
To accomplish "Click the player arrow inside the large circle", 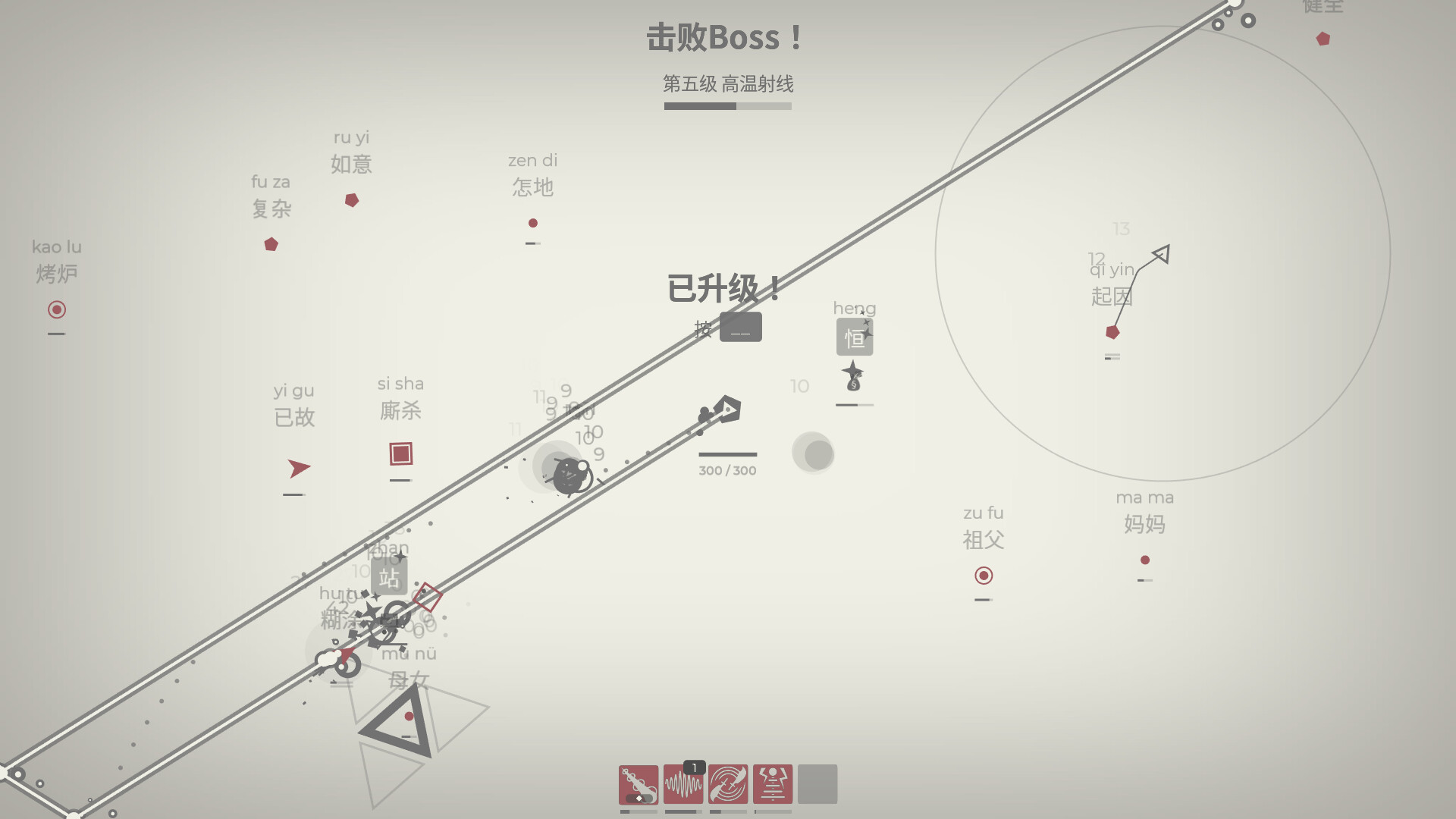I will (1161, 255).
